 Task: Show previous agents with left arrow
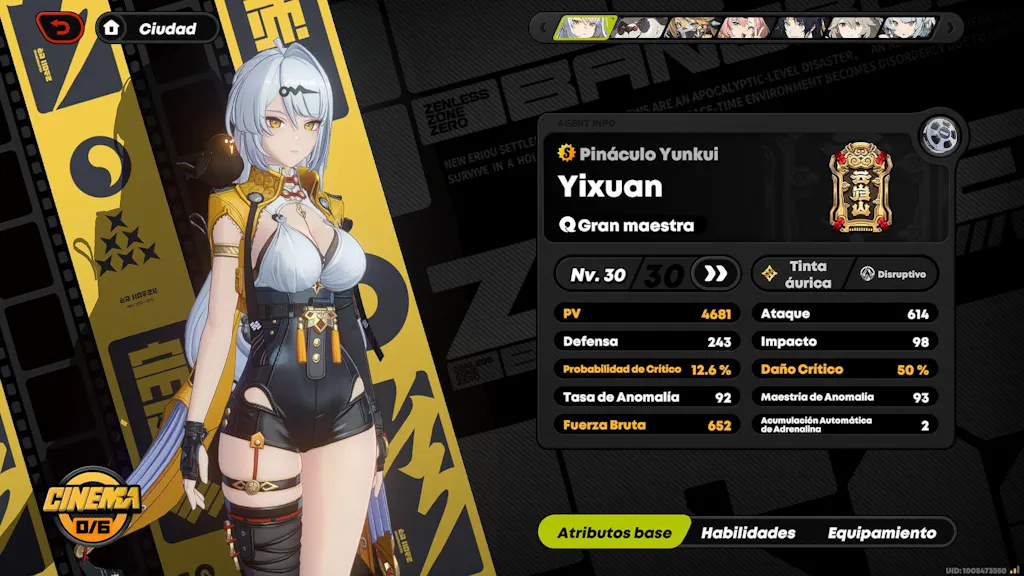coord(543,27)
